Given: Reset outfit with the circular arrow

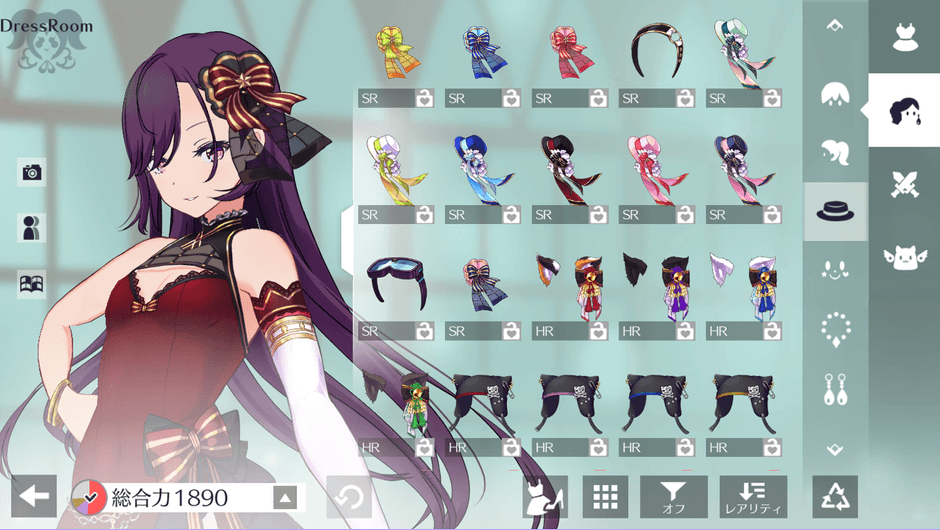Looking at the screenshot, I should pos(349,497).
